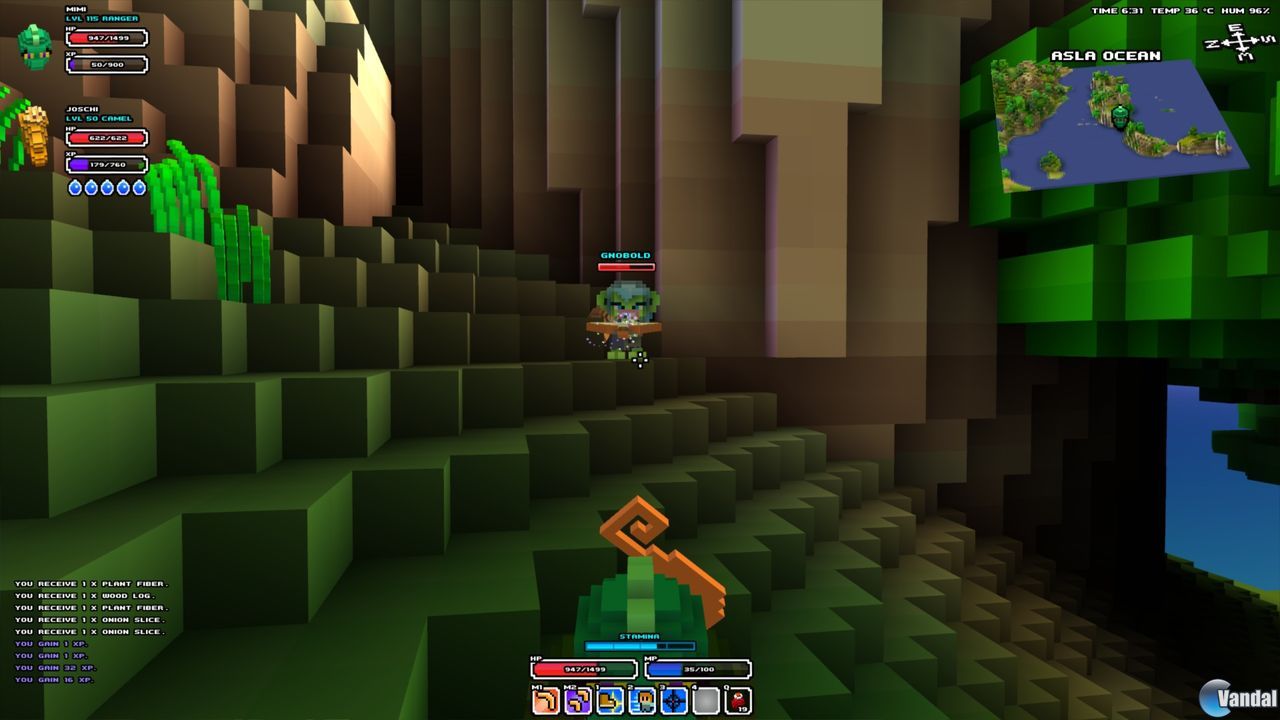Click a blue water drop under Joschi's XP bar
Image resolution: width=1280 pixels, height=720 pixels.
pyautogui.click(x=75, y=186)
